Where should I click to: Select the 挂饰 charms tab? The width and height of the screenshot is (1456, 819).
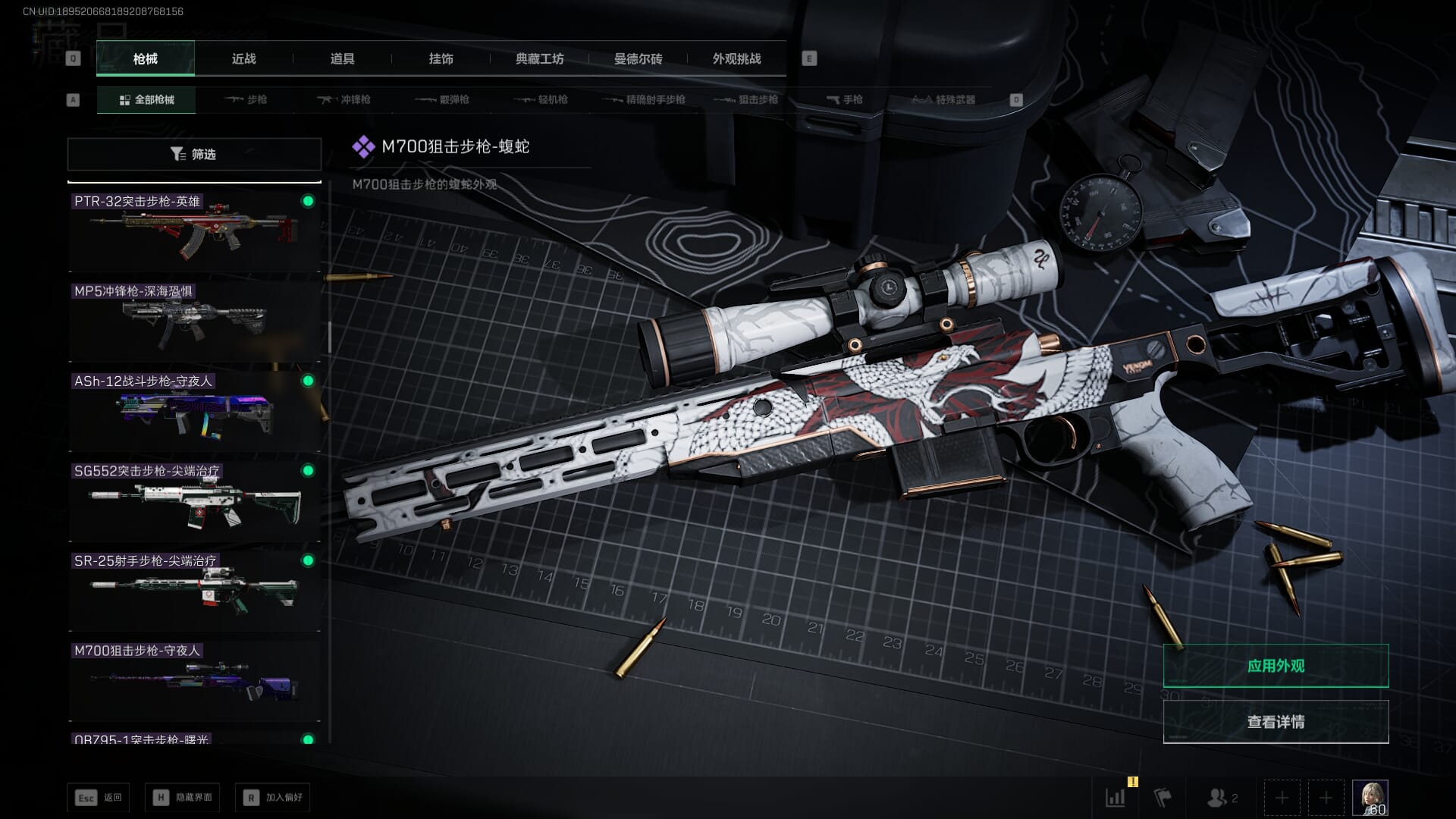tap(441, 58)
